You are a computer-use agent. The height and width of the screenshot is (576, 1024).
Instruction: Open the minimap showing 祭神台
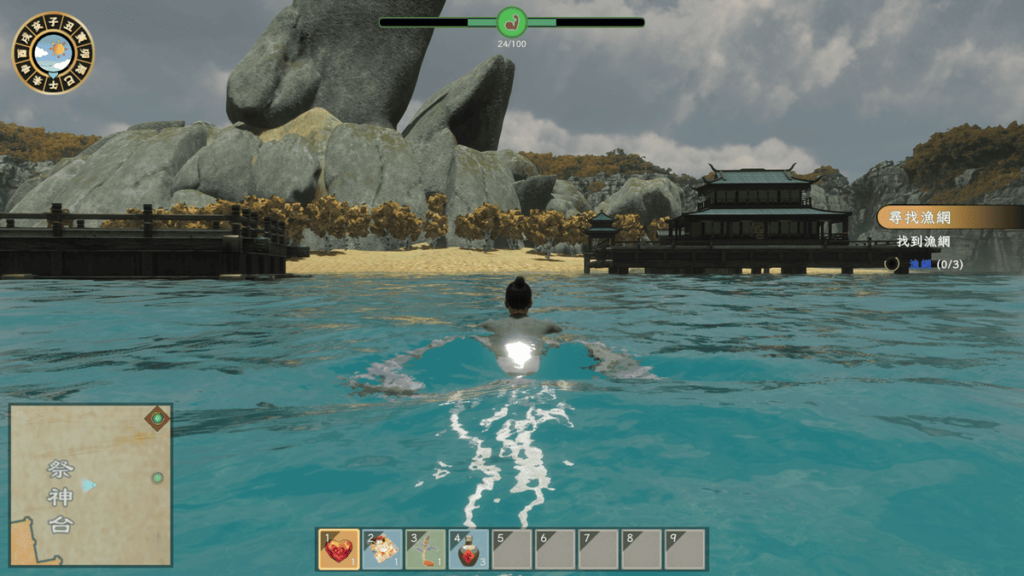pyautogui.click(x=90, y=485)
